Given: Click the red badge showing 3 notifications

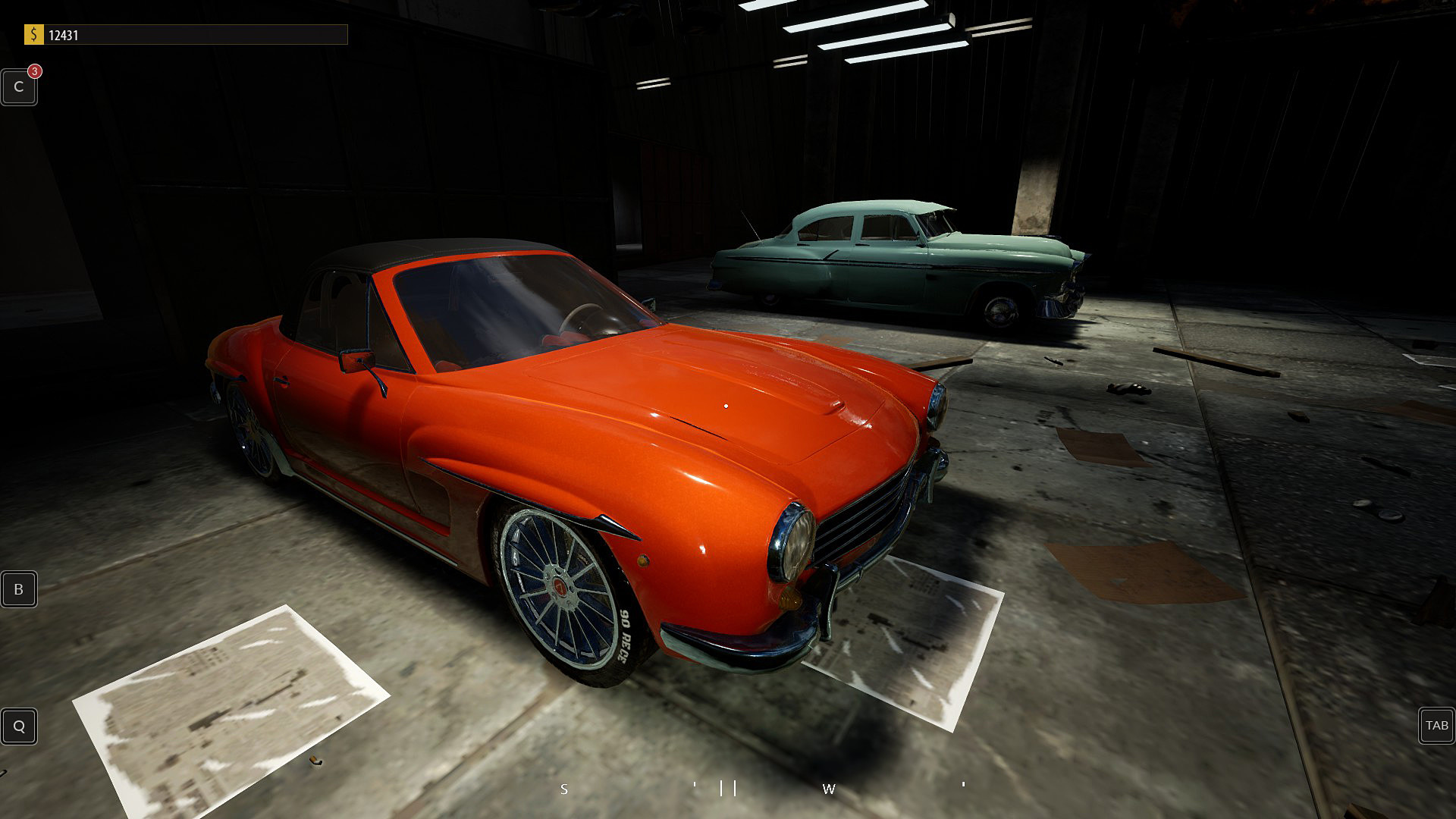Looking at the screenshot, I should click(33, 71).
